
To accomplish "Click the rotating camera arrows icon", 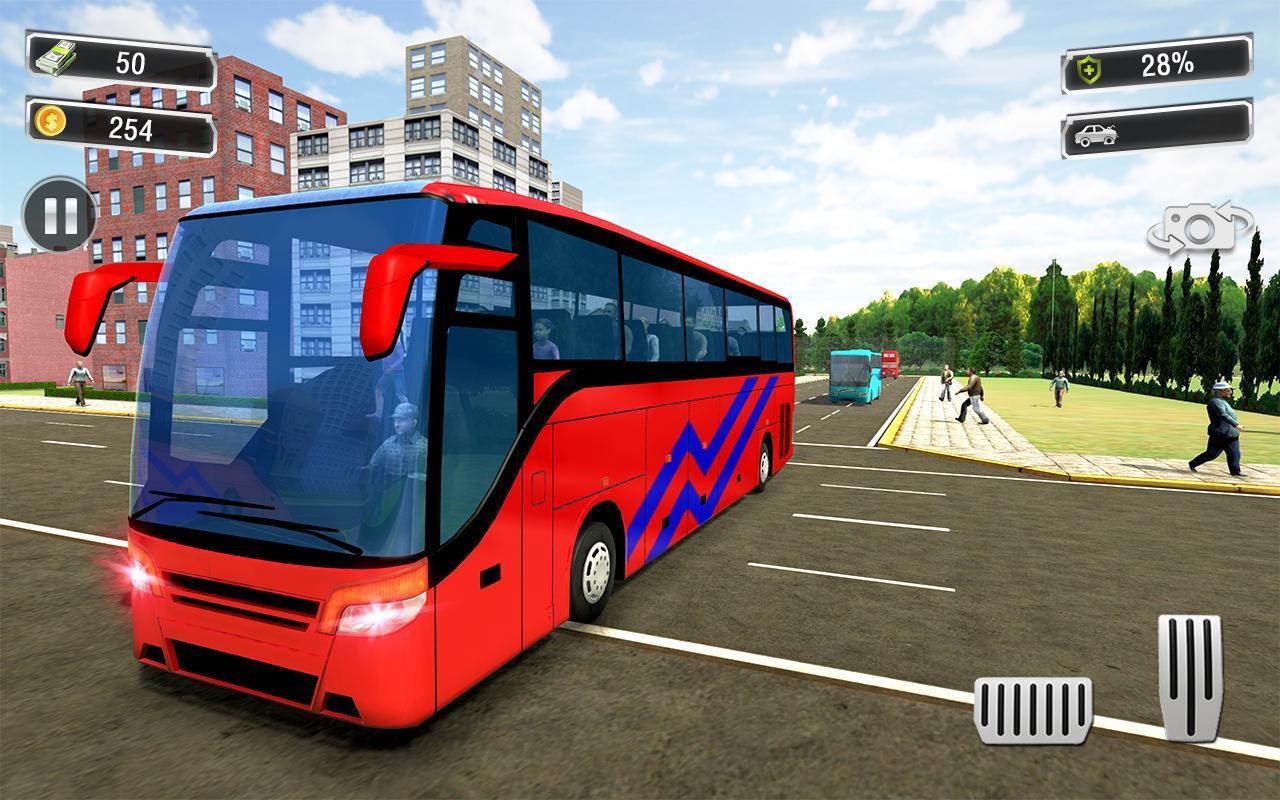I will [x=1198, y=228].
